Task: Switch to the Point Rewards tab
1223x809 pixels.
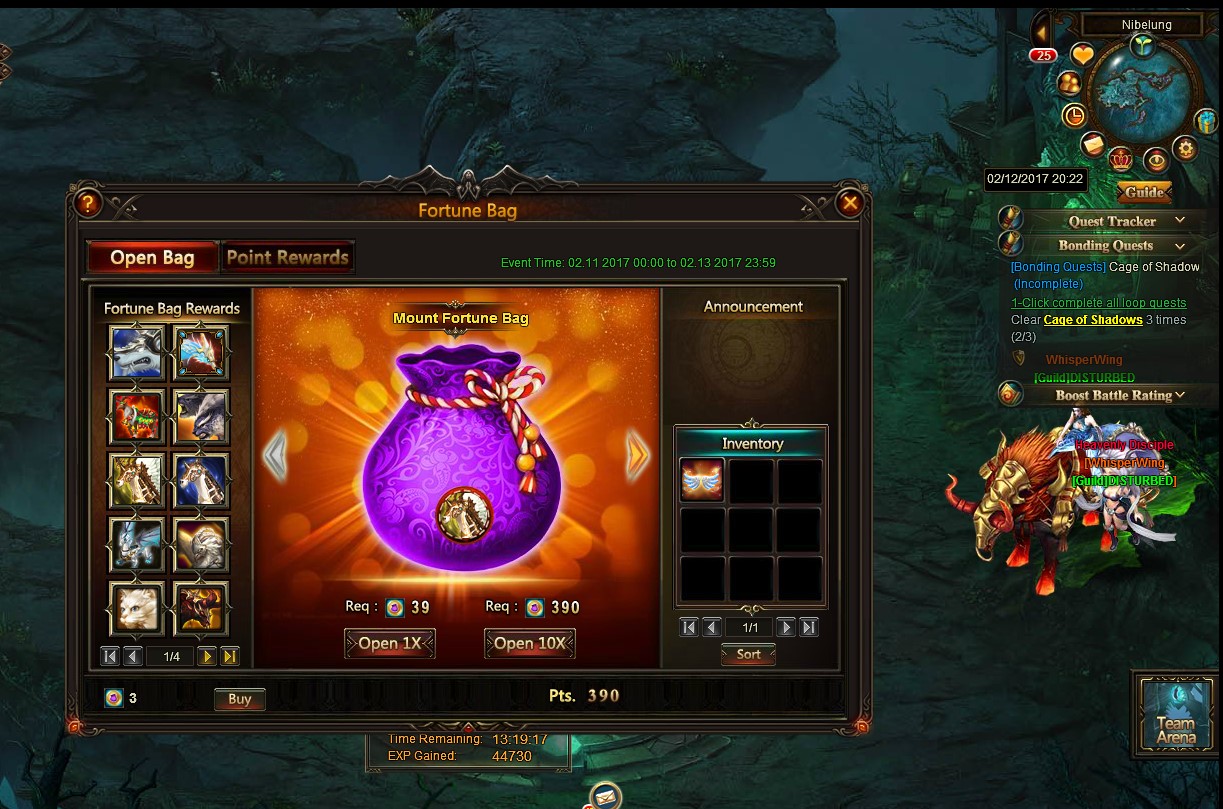Action: [x=288, y=257]
